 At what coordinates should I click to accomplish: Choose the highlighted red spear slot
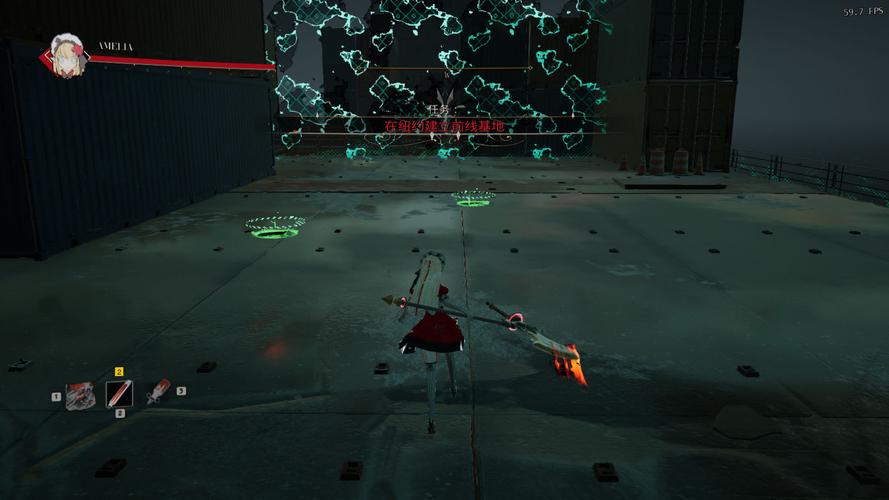(x=120, y=393)
